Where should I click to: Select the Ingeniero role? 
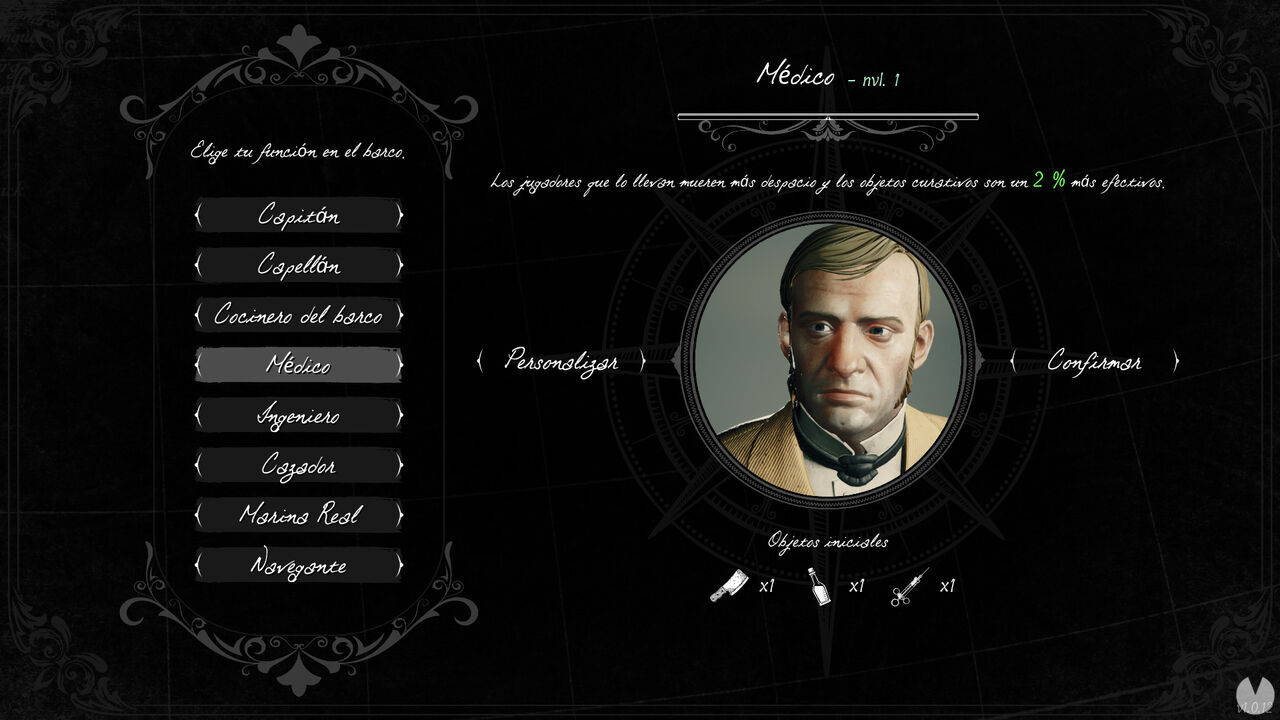[299, 415]
